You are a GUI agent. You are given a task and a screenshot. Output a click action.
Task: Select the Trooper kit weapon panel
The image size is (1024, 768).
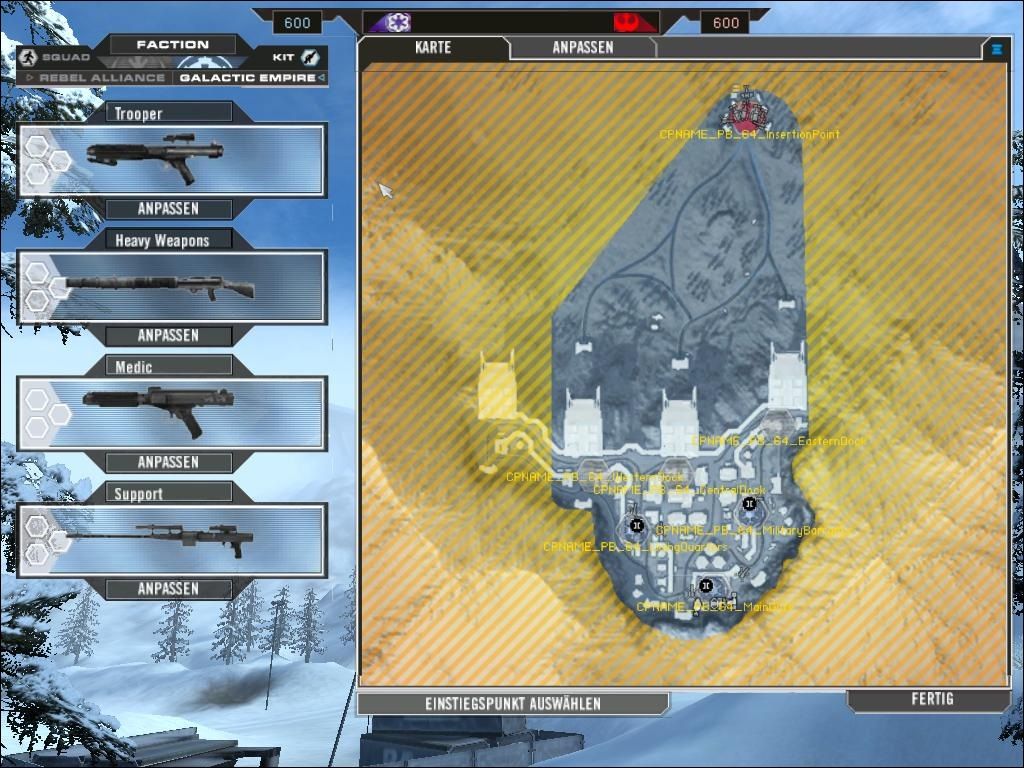coord(172,160)
